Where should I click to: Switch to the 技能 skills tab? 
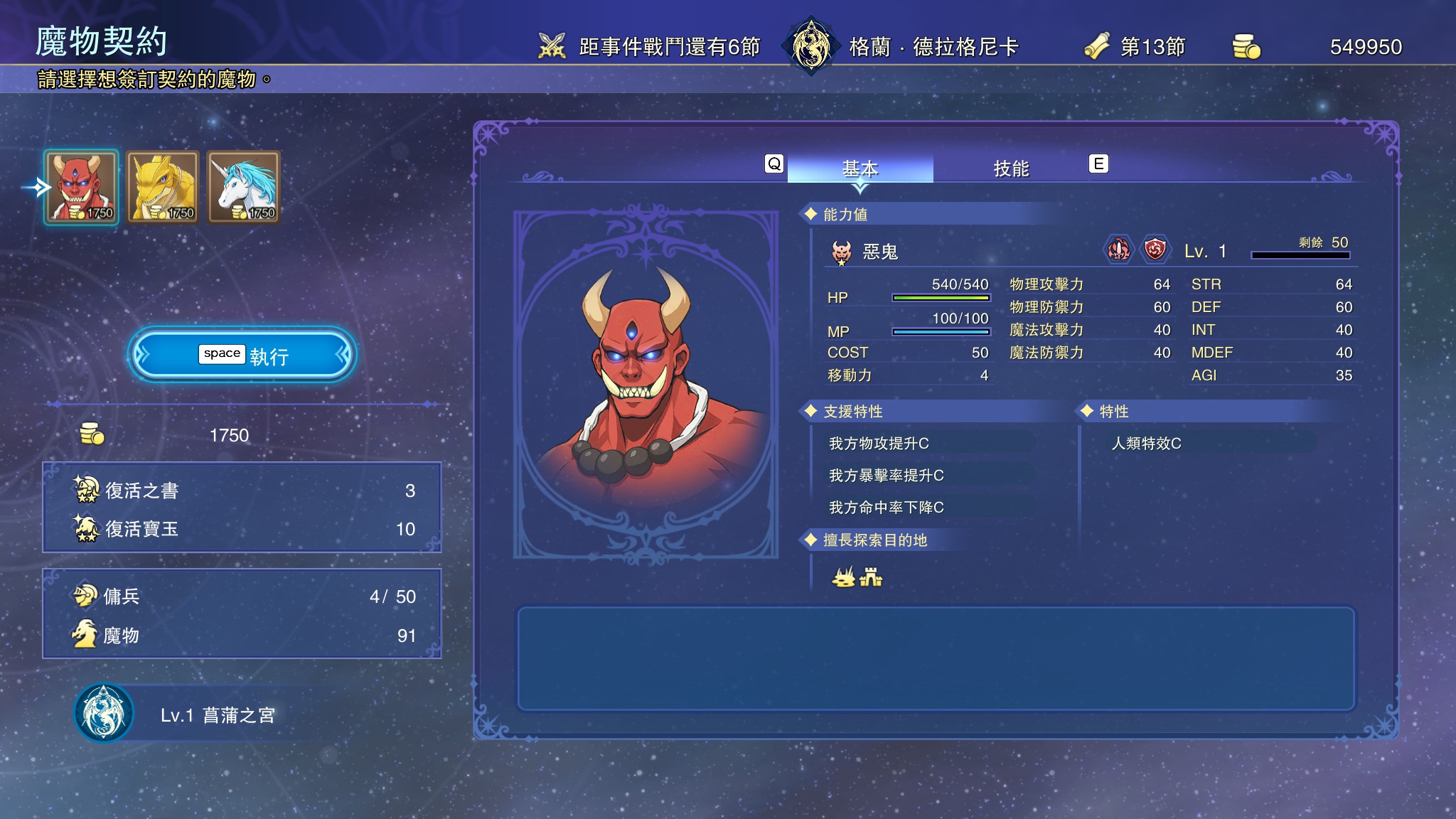(1010, 168)
